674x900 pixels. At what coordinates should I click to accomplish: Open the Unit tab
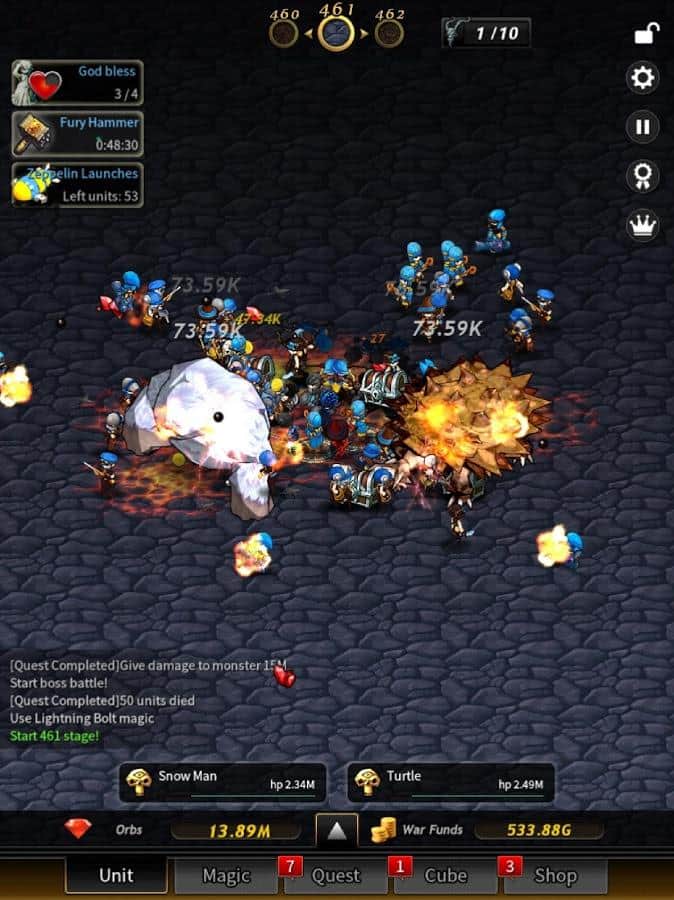tap(116, 875)
